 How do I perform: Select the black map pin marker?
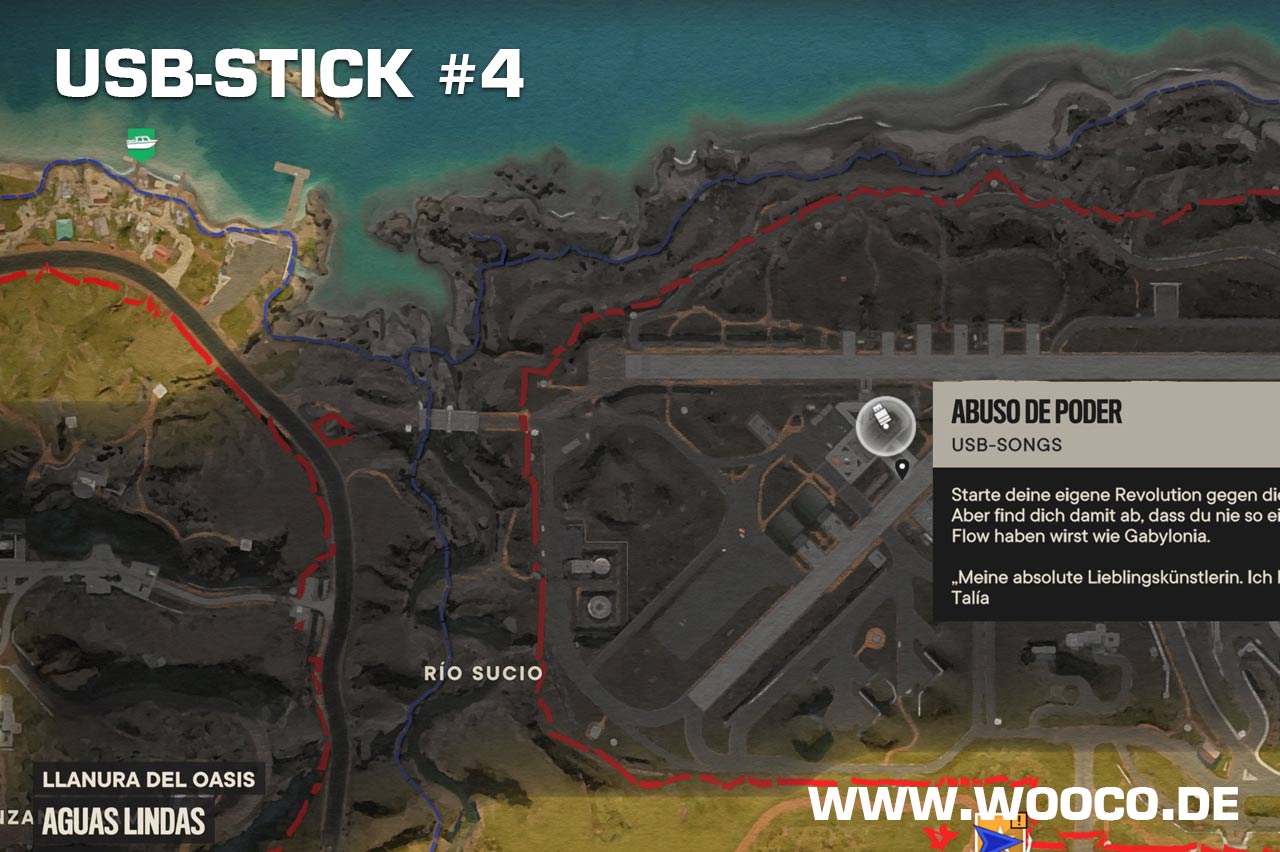tap(903, 468)
